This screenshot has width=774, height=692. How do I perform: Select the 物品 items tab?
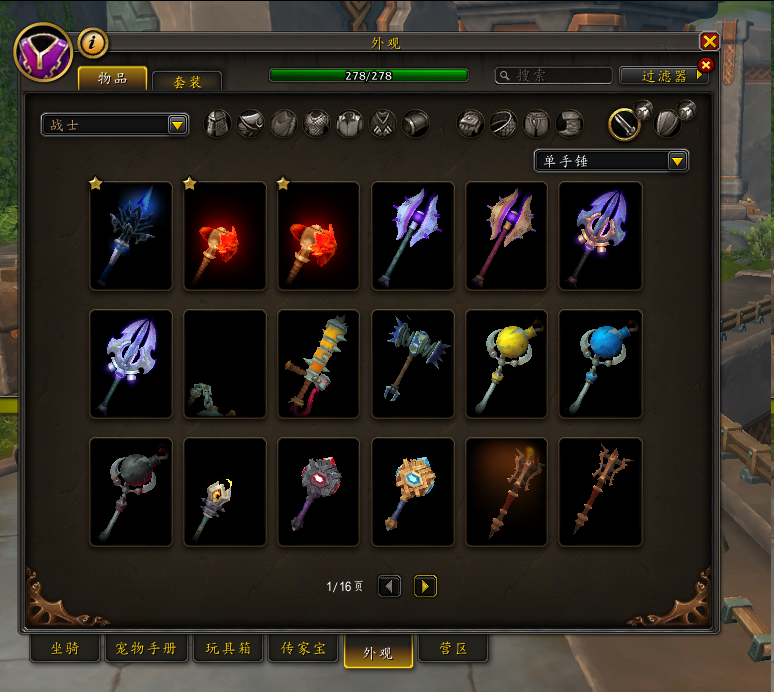point(112,78)
